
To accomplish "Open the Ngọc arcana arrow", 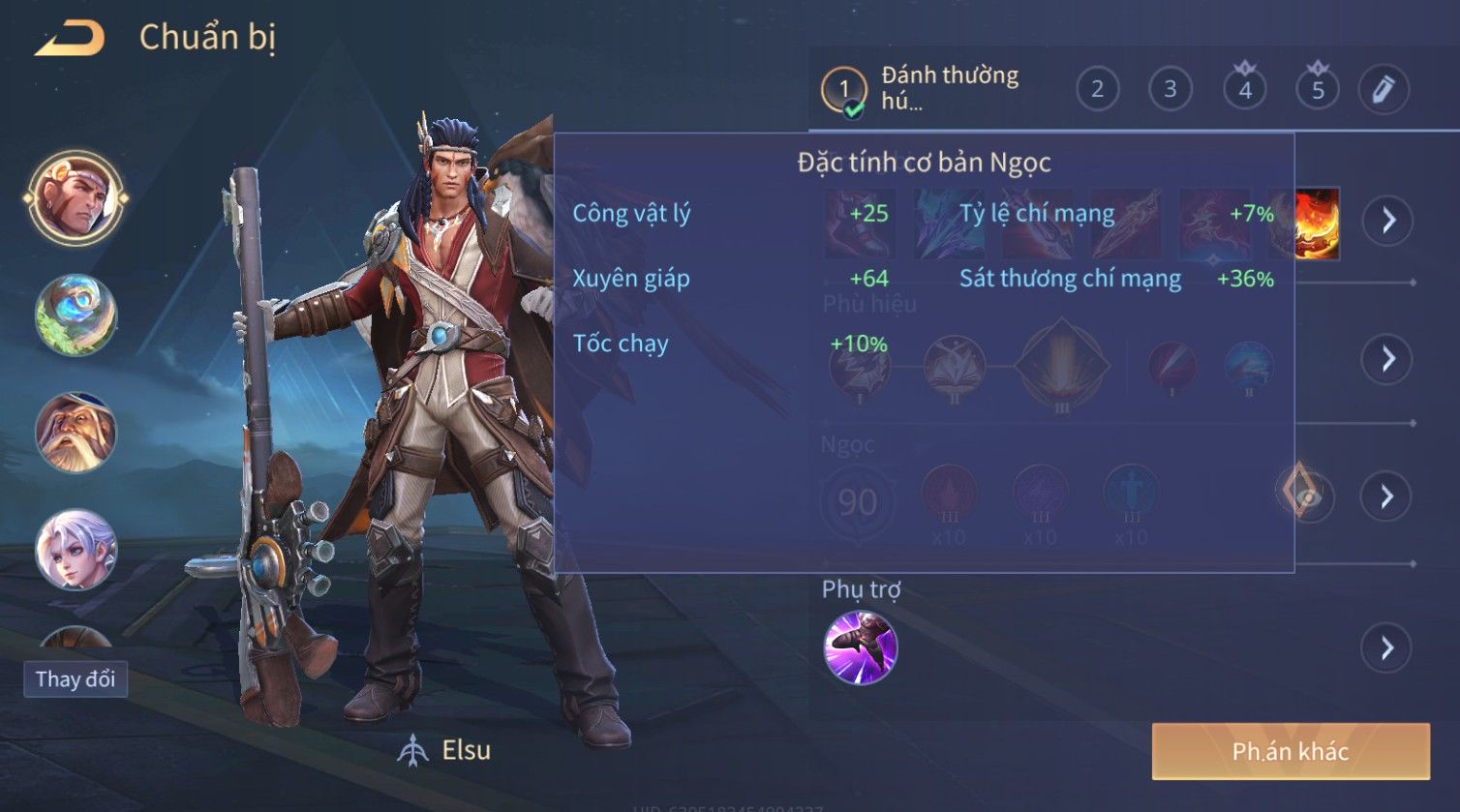I will (x=1387, y=496).
